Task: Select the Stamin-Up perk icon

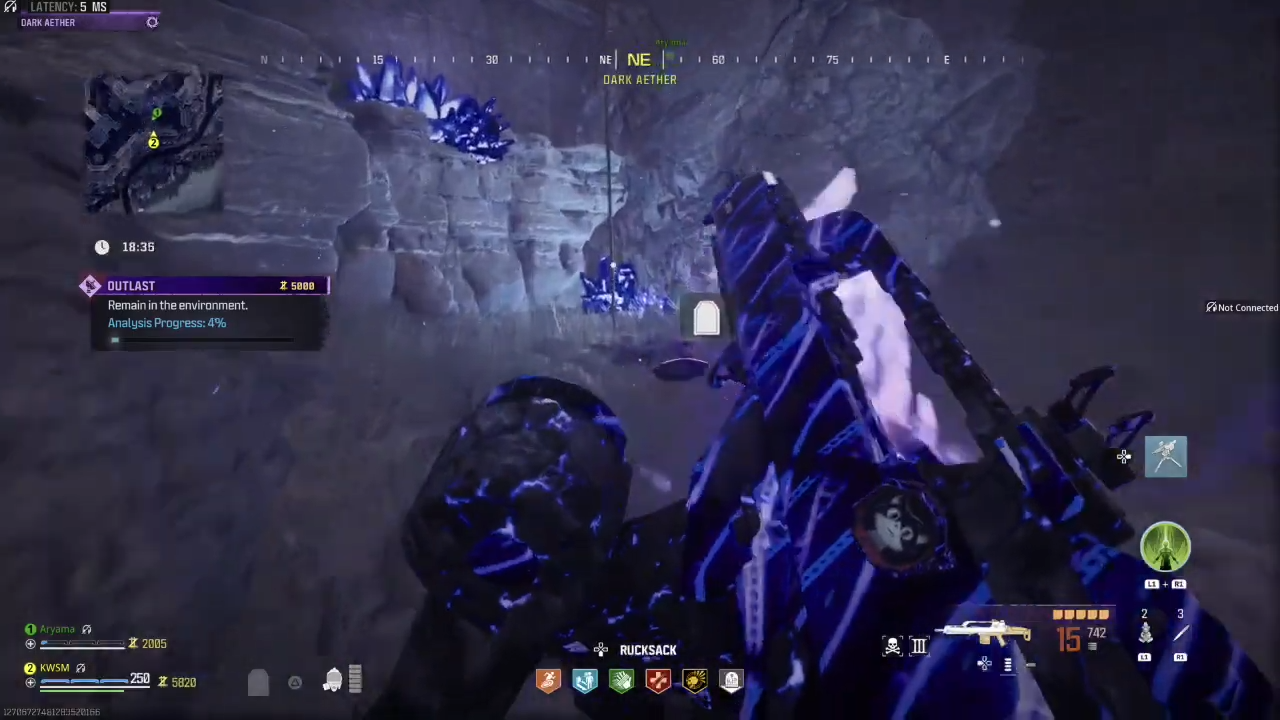Action: pyautogui.click(x=548, y=681)
